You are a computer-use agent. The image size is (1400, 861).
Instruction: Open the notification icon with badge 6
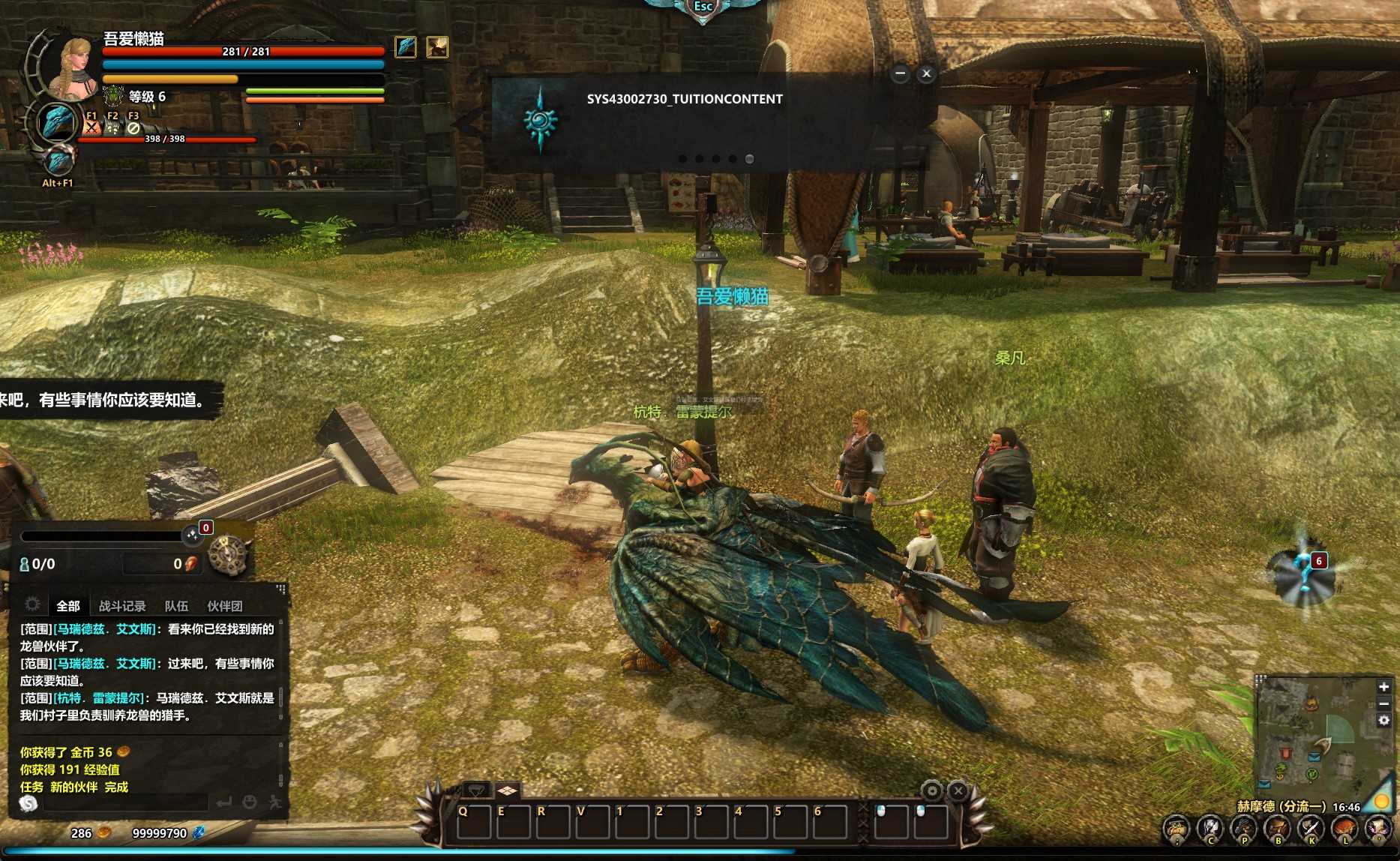click(x=1305, y=574)
